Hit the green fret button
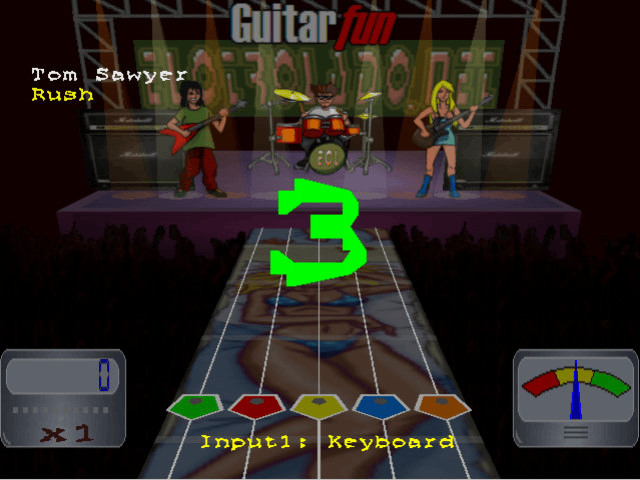 [195, 406]
